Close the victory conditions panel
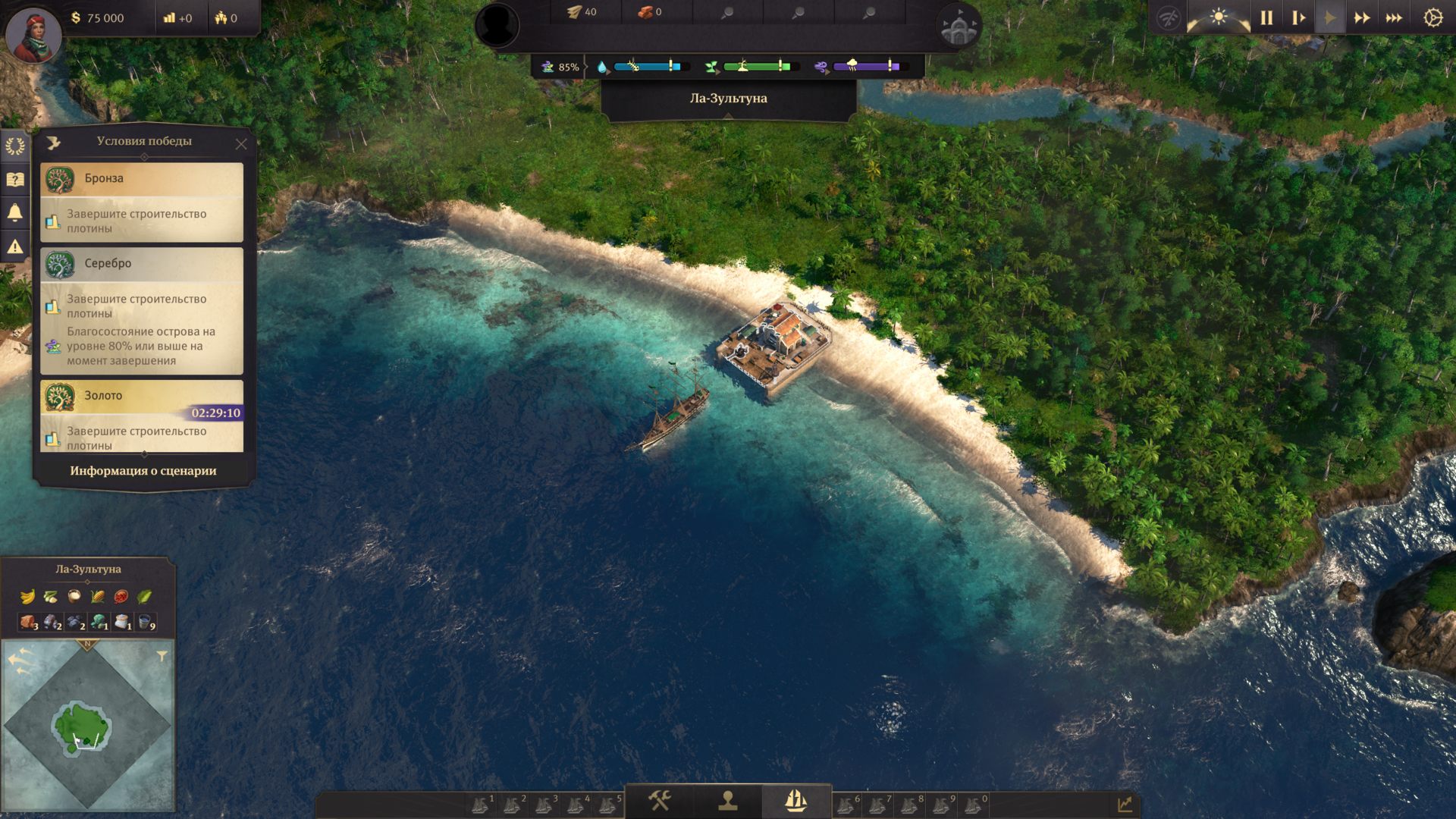The height and width of the screenshot is (819, 1456). point(241,144)
